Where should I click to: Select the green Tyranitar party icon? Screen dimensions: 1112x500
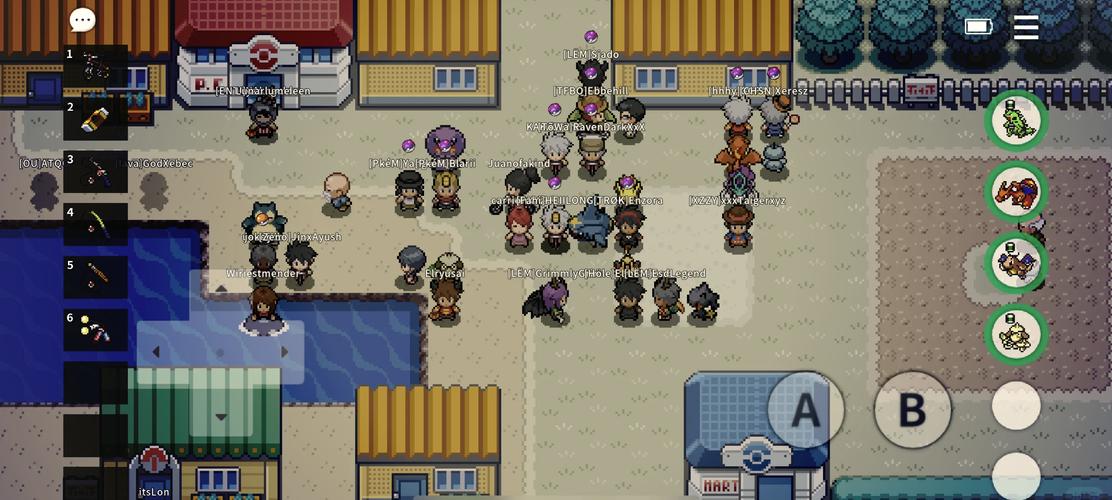coord(1016,120)
